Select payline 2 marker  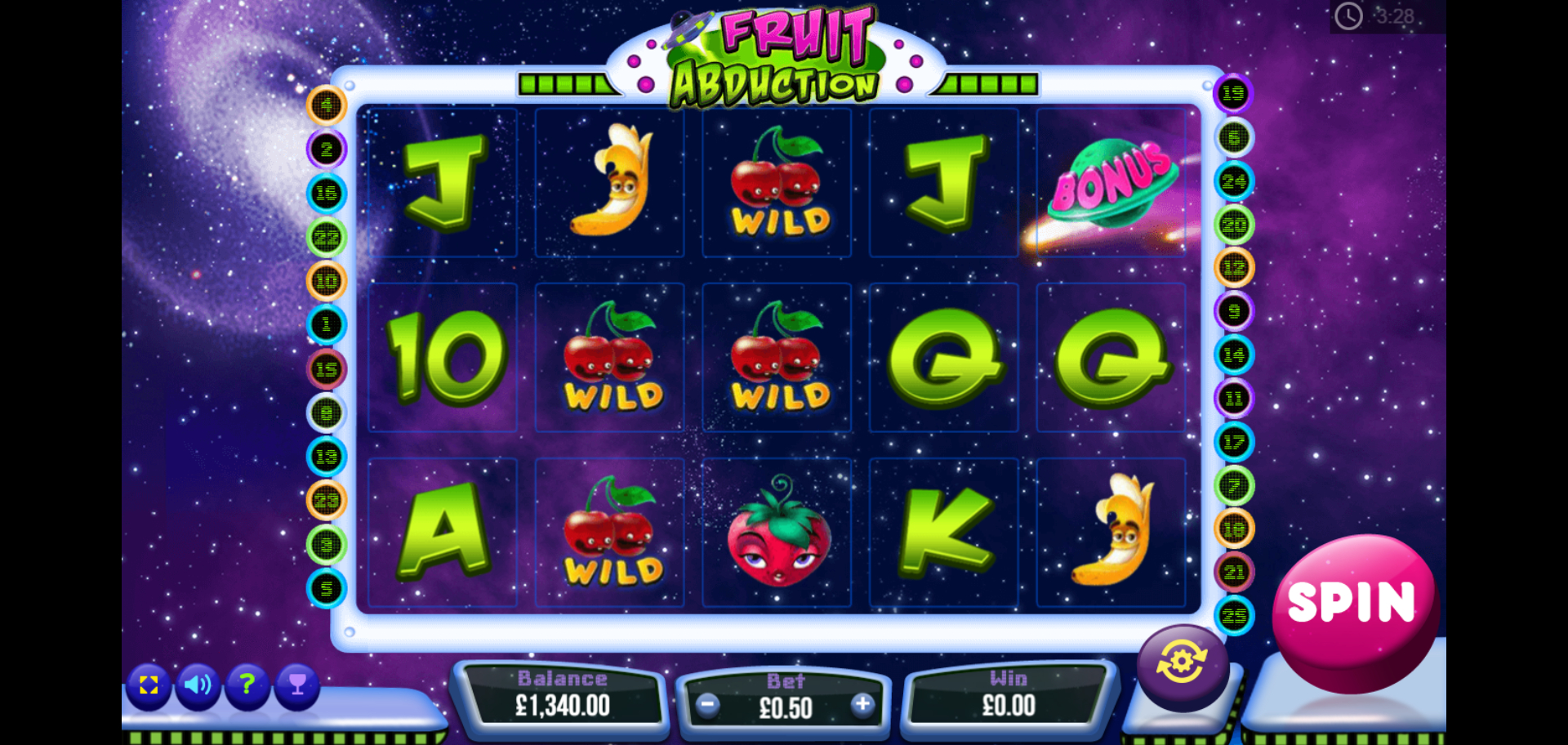point(327,149)
